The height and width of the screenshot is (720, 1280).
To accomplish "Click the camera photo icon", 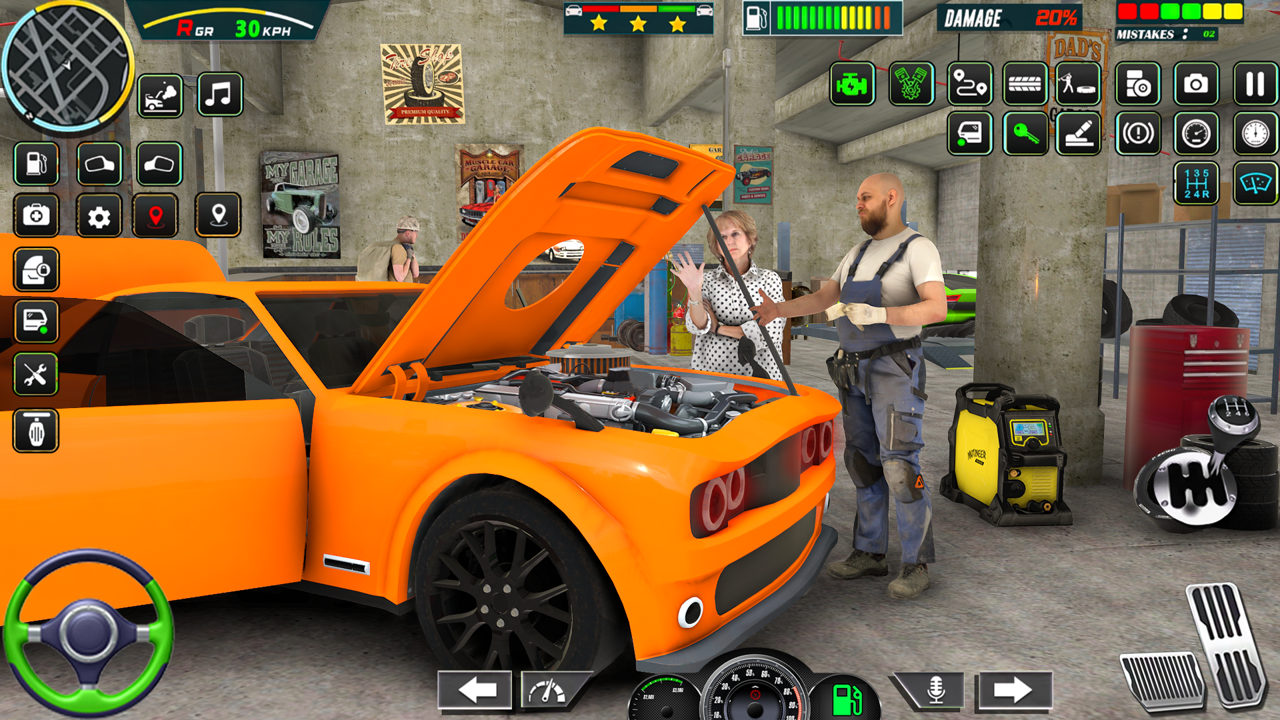I will point(1197,84).
